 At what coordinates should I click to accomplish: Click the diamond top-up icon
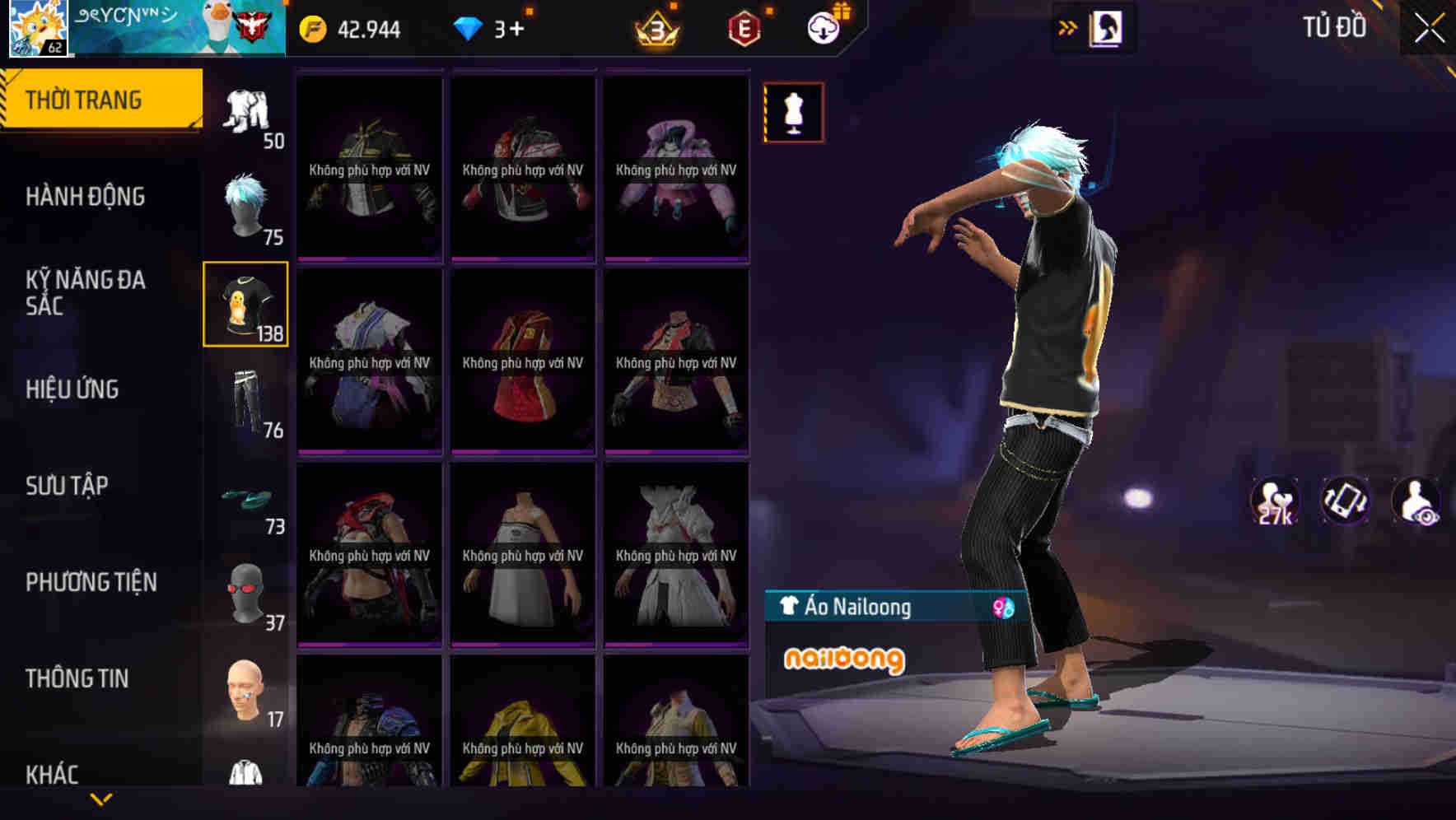pos(469,29)
